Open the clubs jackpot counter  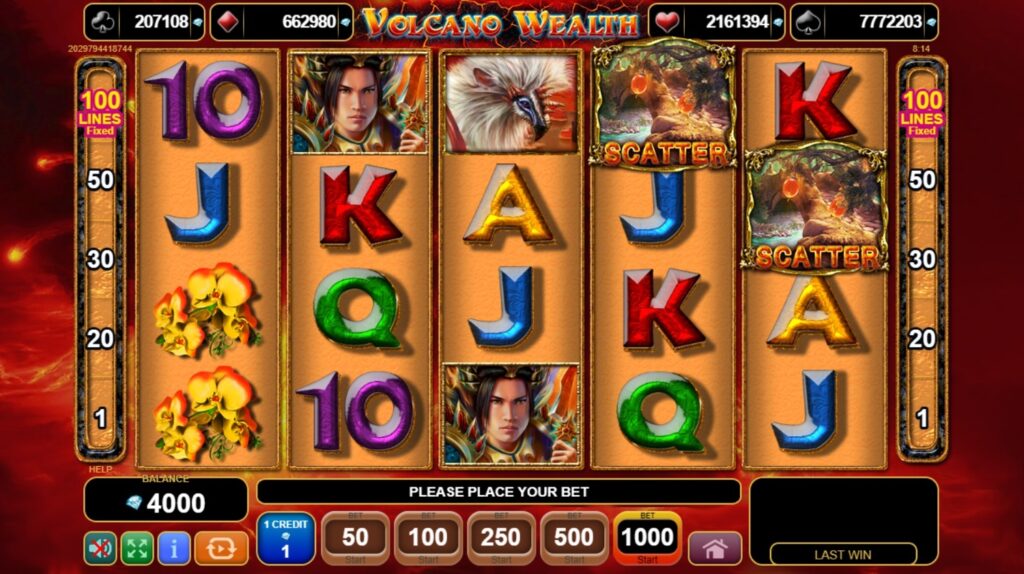coord(145,21)
